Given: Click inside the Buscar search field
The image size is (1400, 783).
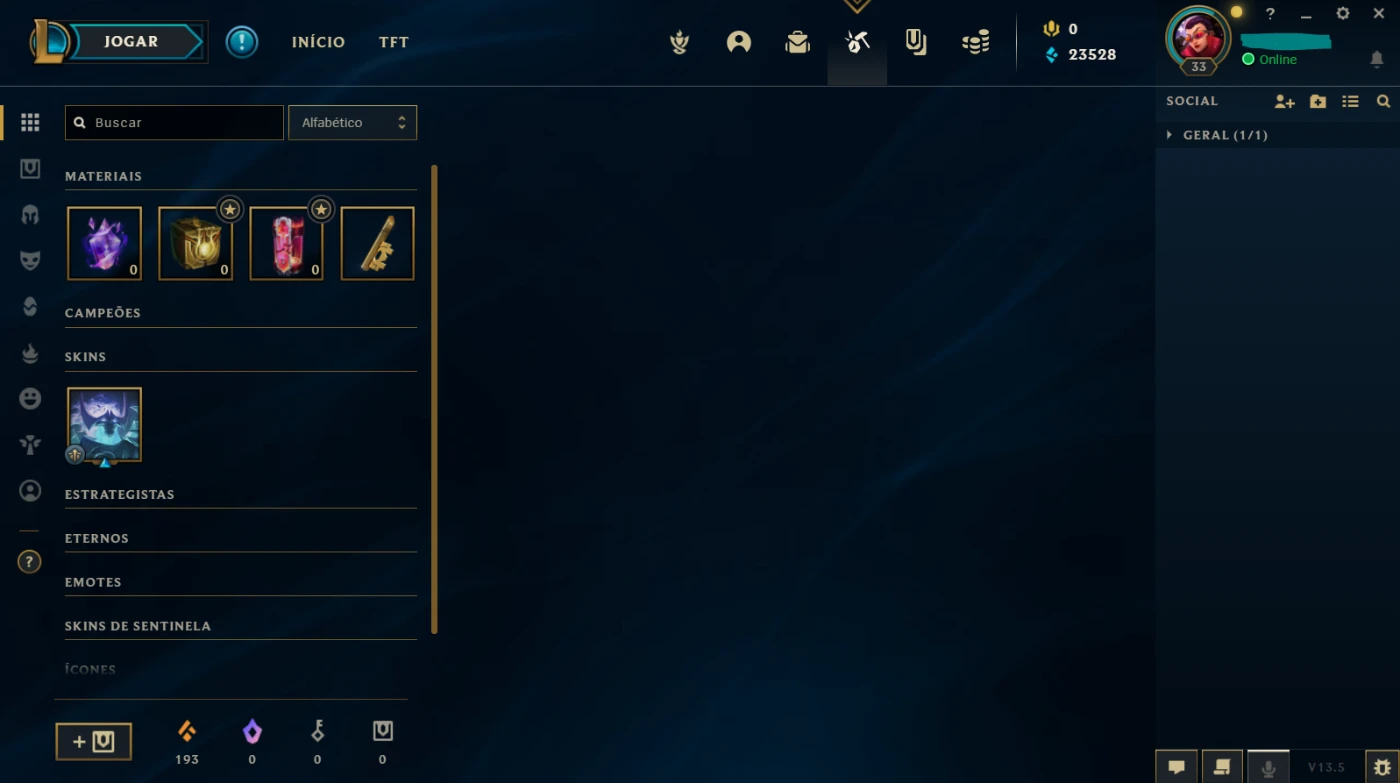Looking at the screenshot, I should tap(174, 122).
